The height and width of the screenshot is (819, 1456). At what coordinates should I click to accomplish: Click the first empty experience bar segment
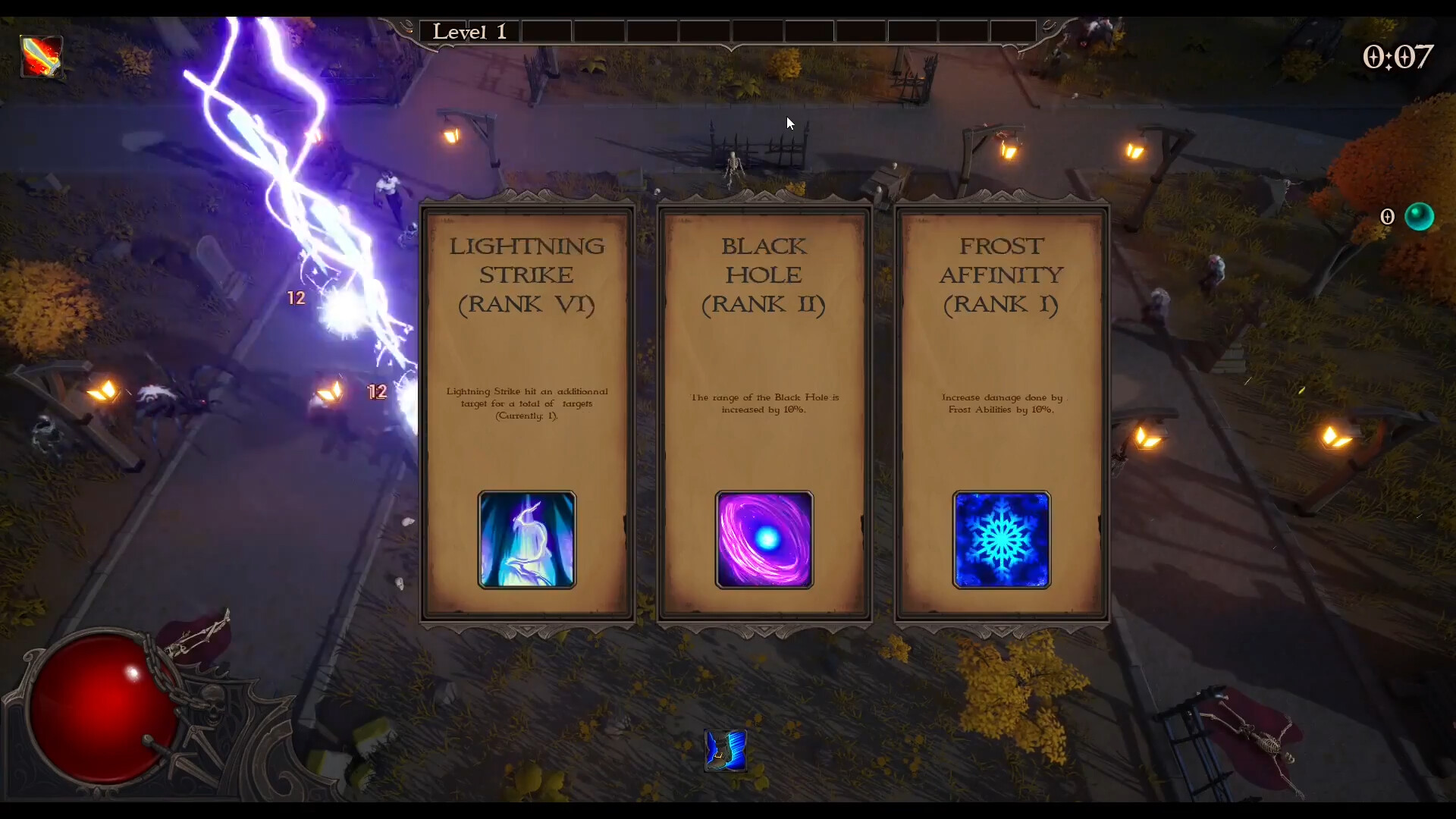pyautogui.click(x=547, y=31)
